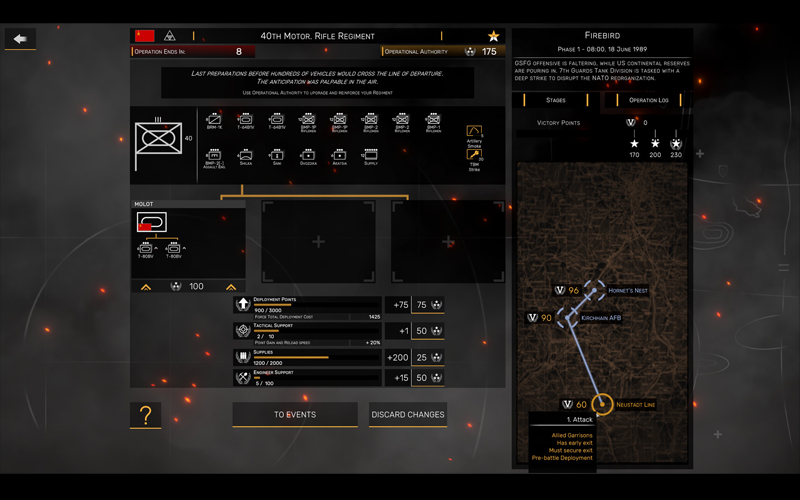Image resolution: width=800 pixels, height=500 pixels.
Task: Select the Kirchhain AFB map marker
Action: (x=573, y=317)
